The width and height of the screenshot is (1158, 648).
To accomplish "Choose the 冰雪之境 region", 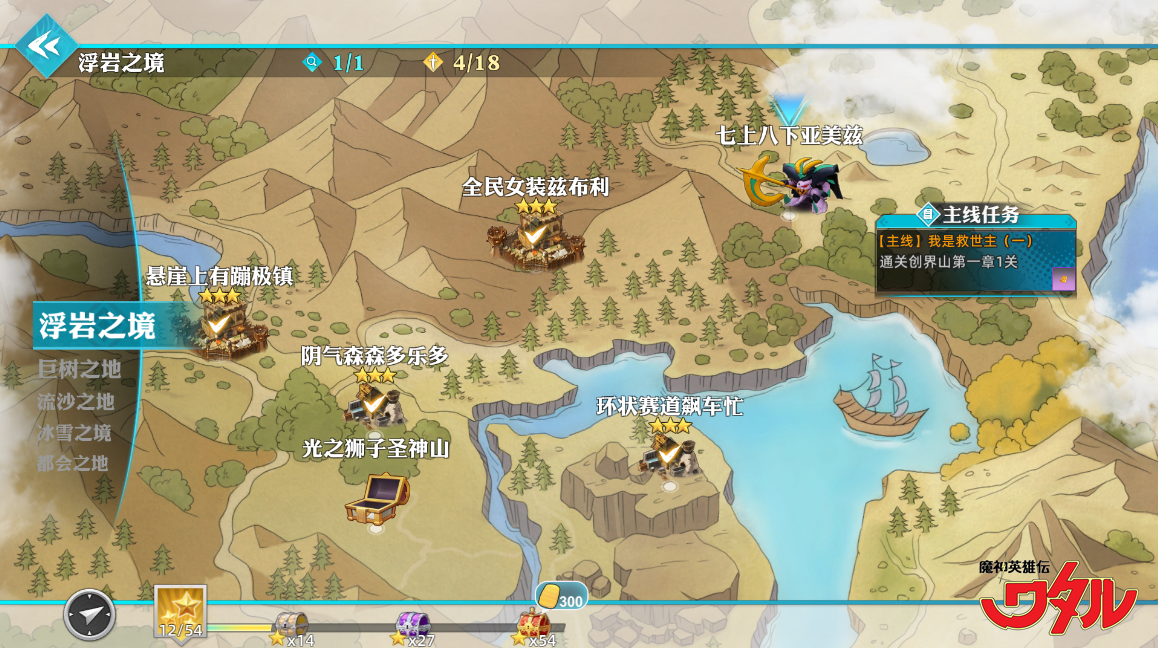I will coord(74,434).
